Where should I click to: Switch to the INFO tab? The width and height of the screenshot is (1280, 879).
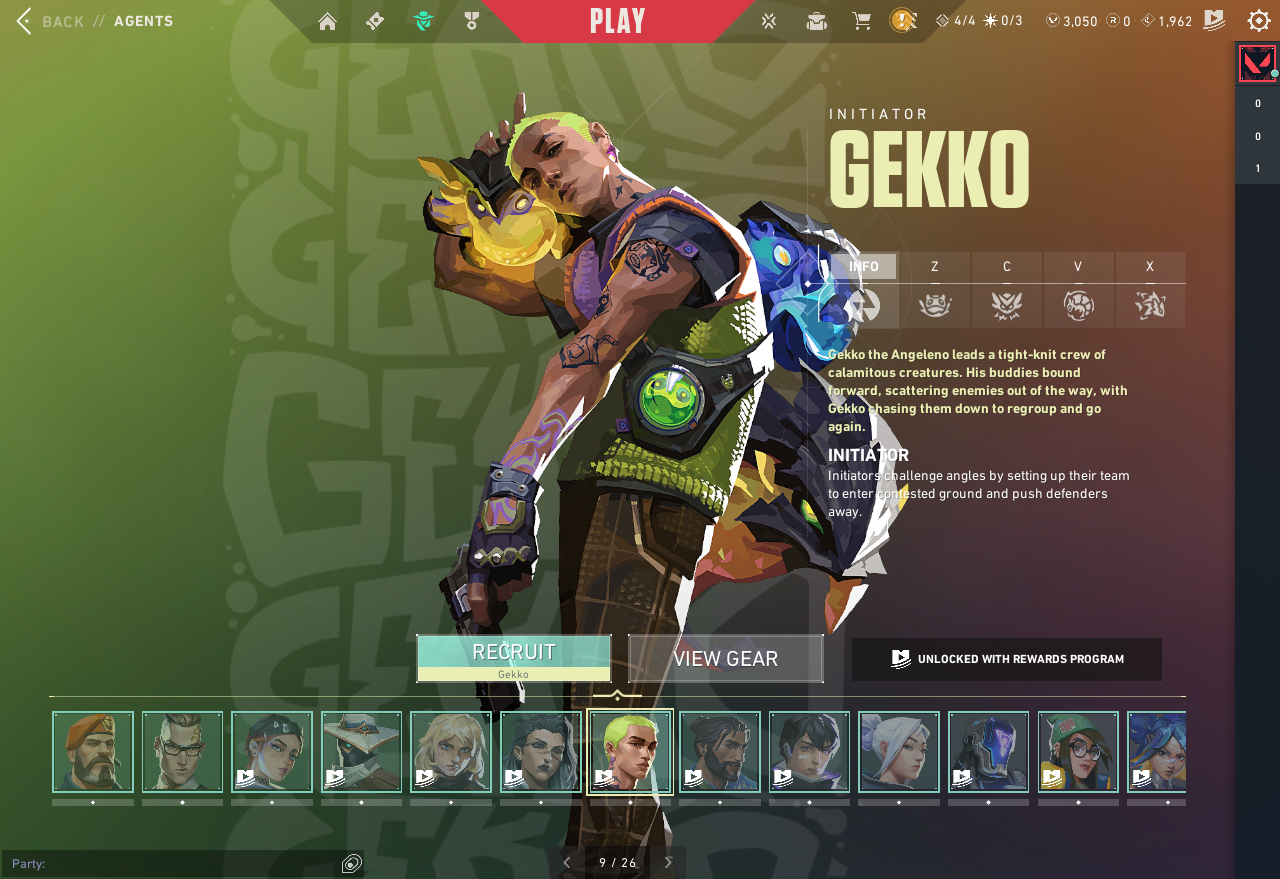pyautogui.click(x=864, y=267)
